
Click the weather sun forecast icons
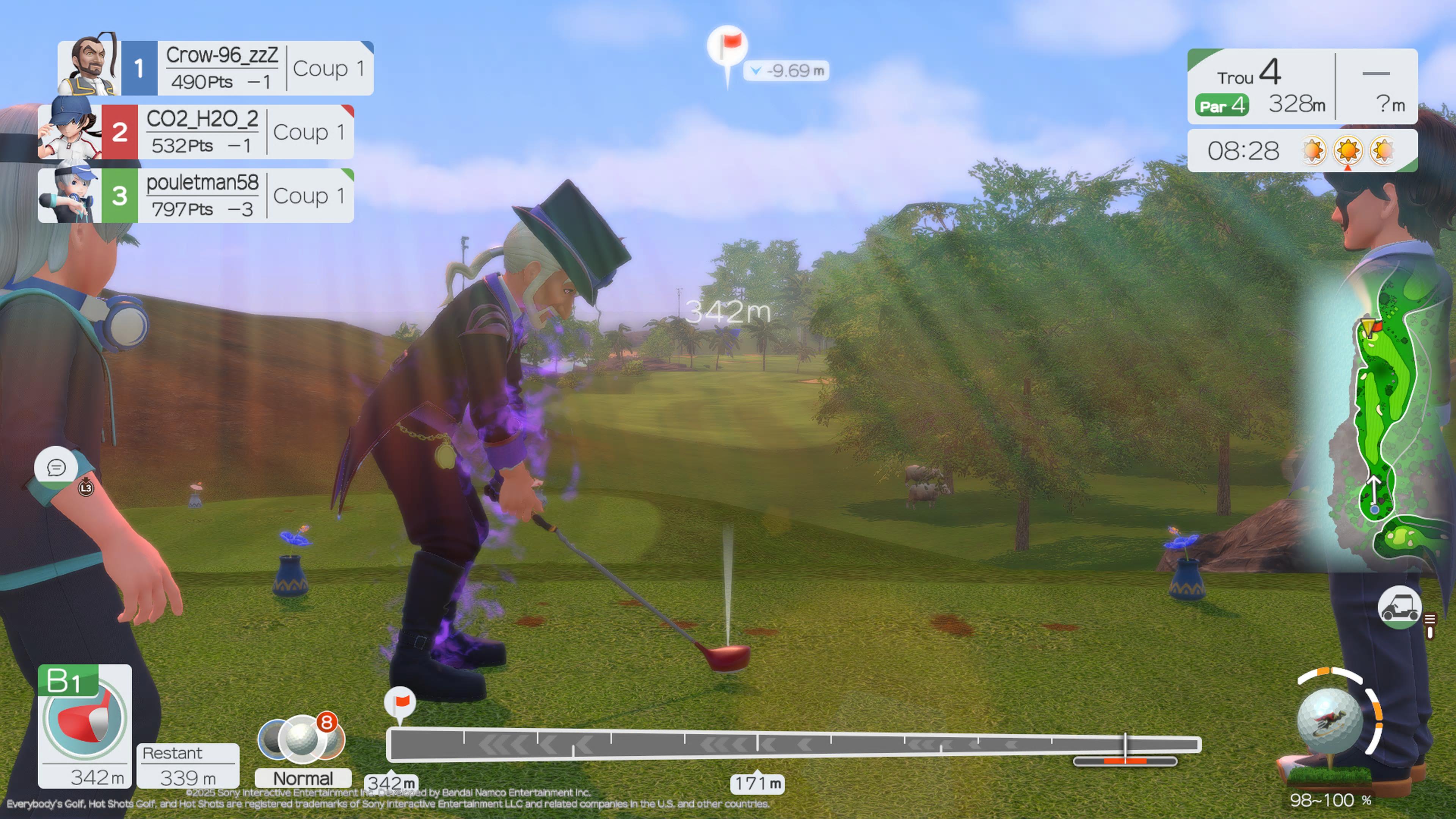(x=1348, y=151)
